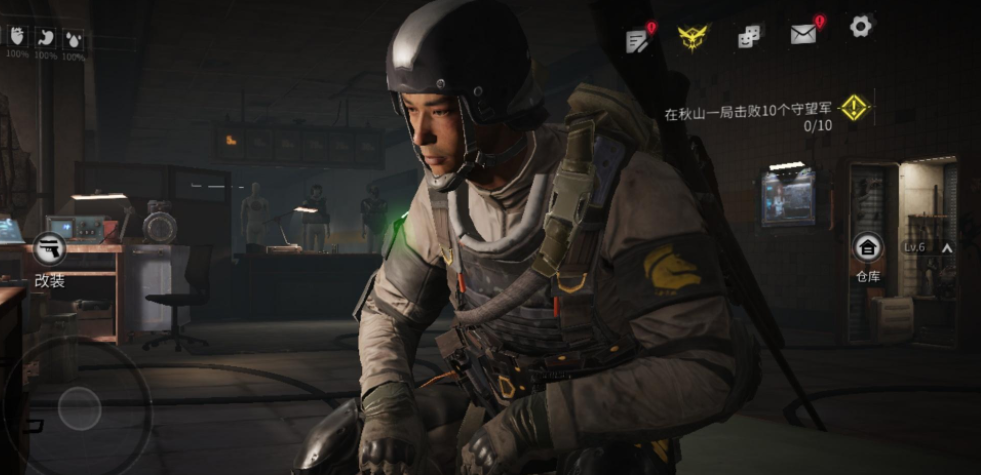This screenshot has width=981, height=475.
Task: Open the gear settings menu
Action: [x=860, y=27]
